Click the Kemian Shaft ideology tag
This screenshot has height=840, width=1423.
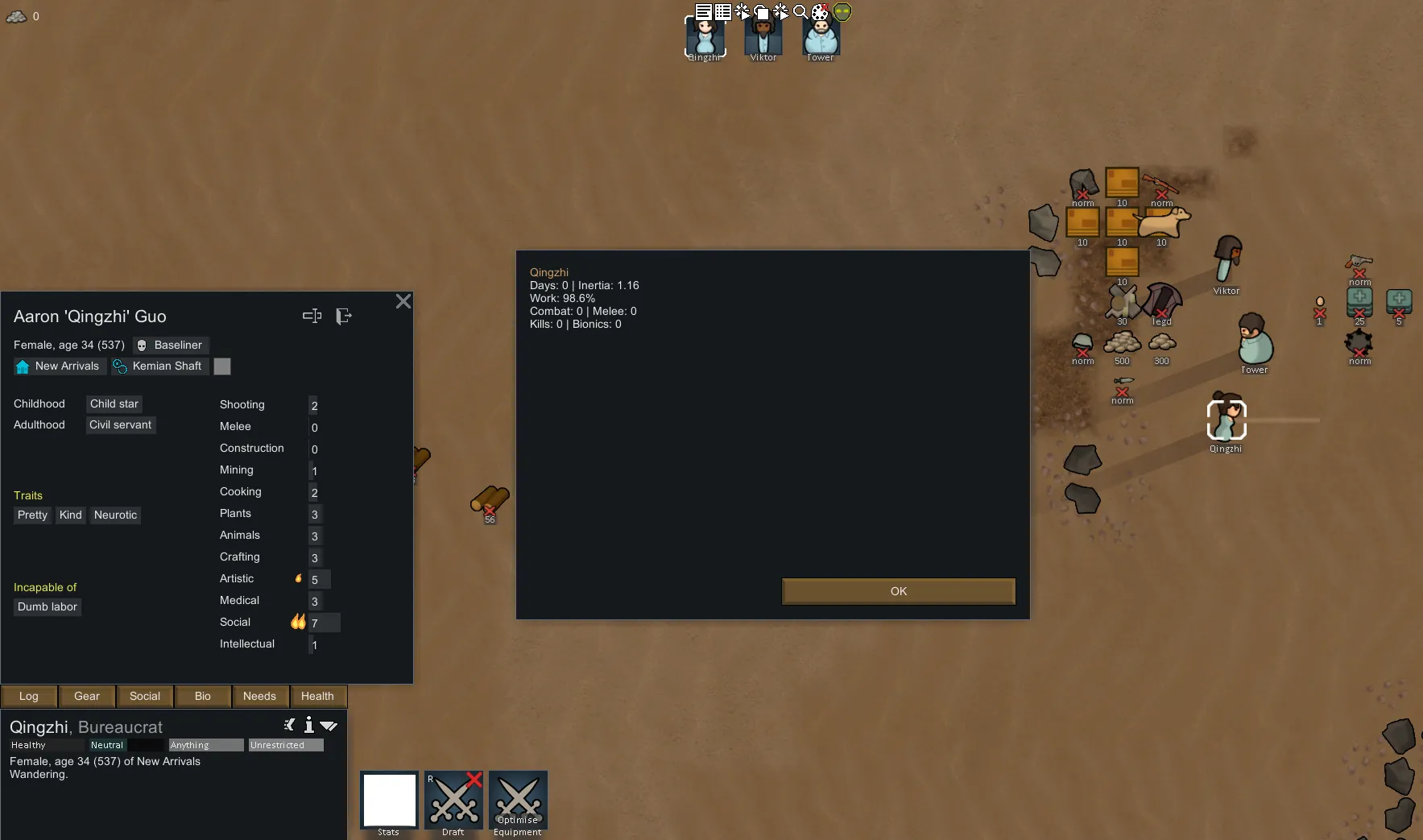(159, 366)
